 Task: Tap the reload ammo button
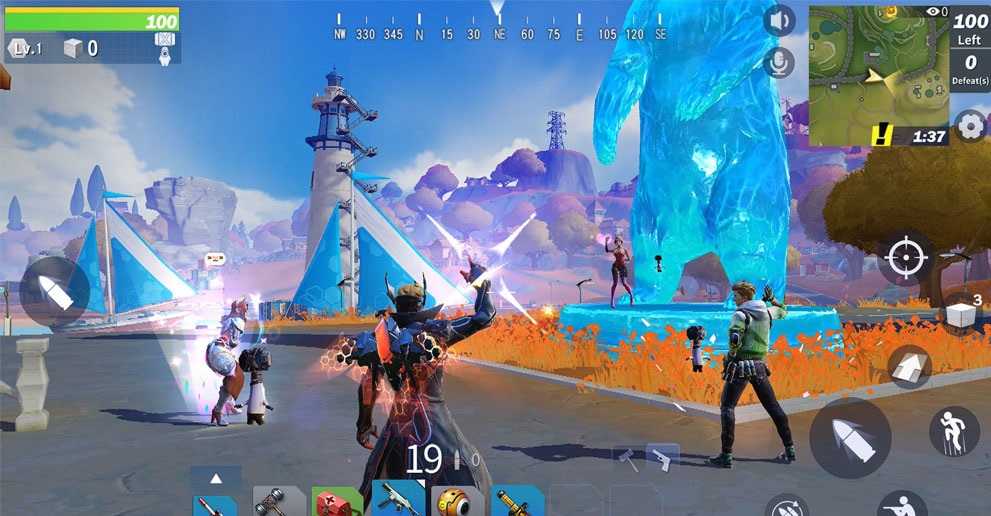pyautogui.click(x=786, y=507)
